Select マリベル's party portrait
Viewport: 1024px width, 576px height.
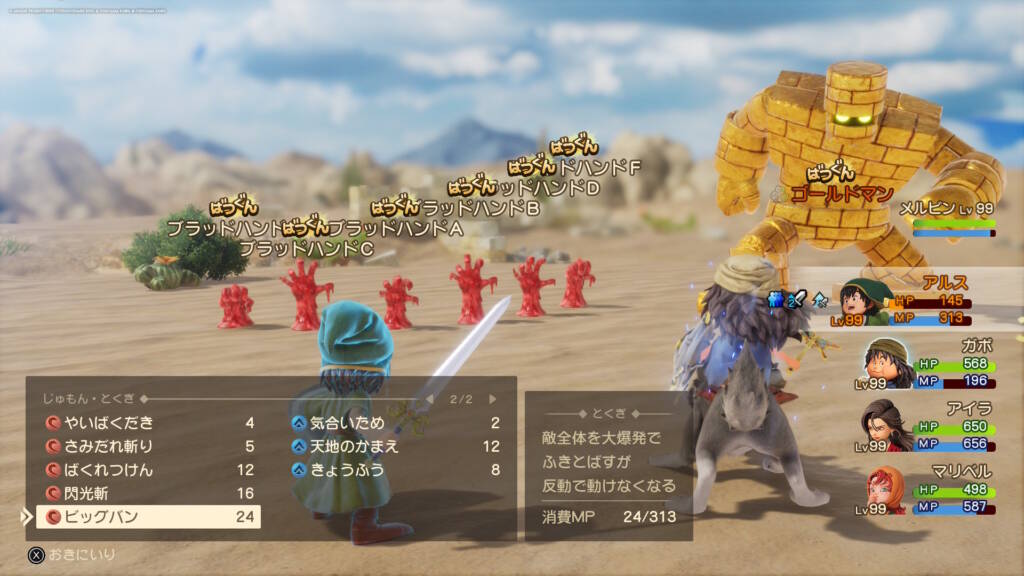click(x=886, y=488)
